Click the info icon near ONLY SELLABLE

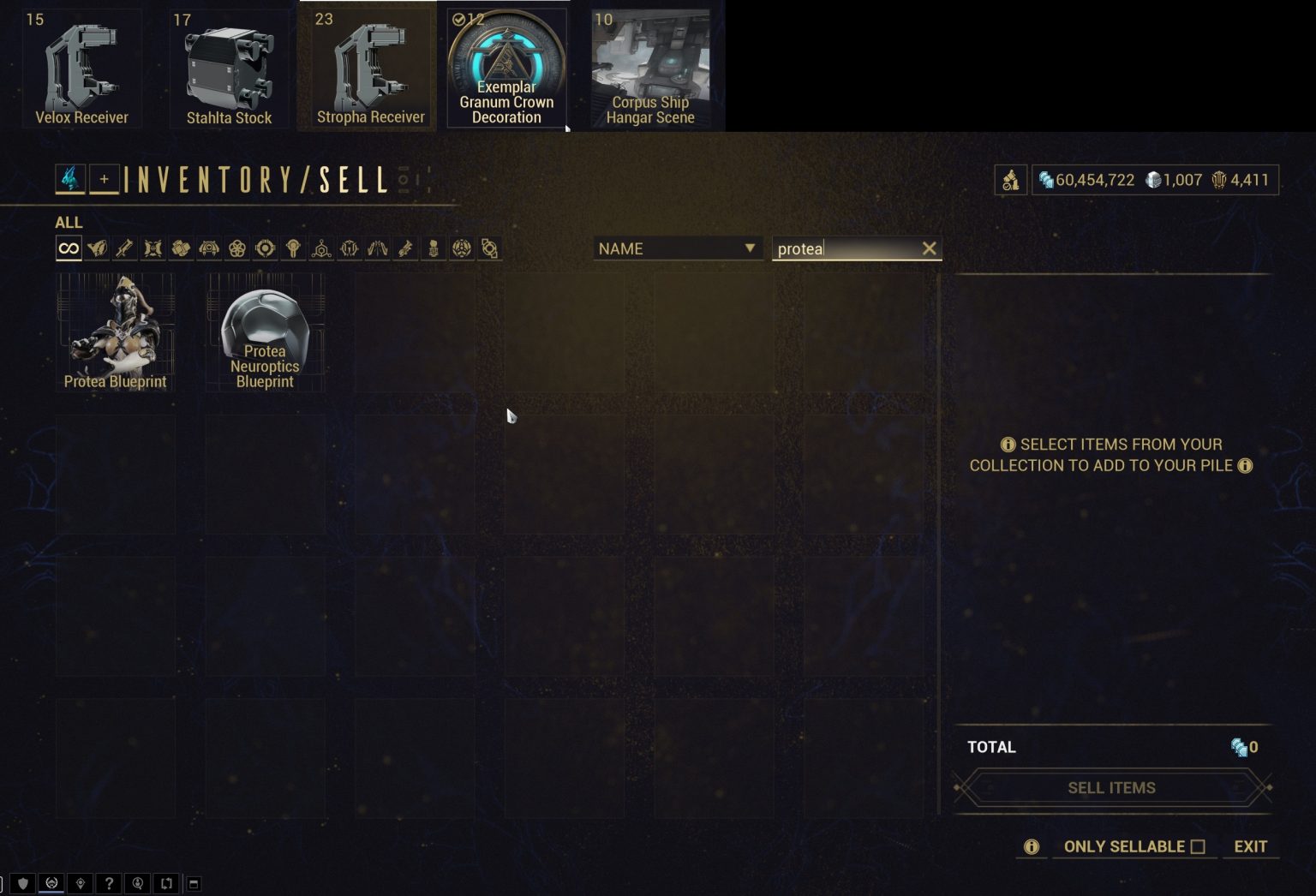pyautogui.click(x=1030, y=846)
